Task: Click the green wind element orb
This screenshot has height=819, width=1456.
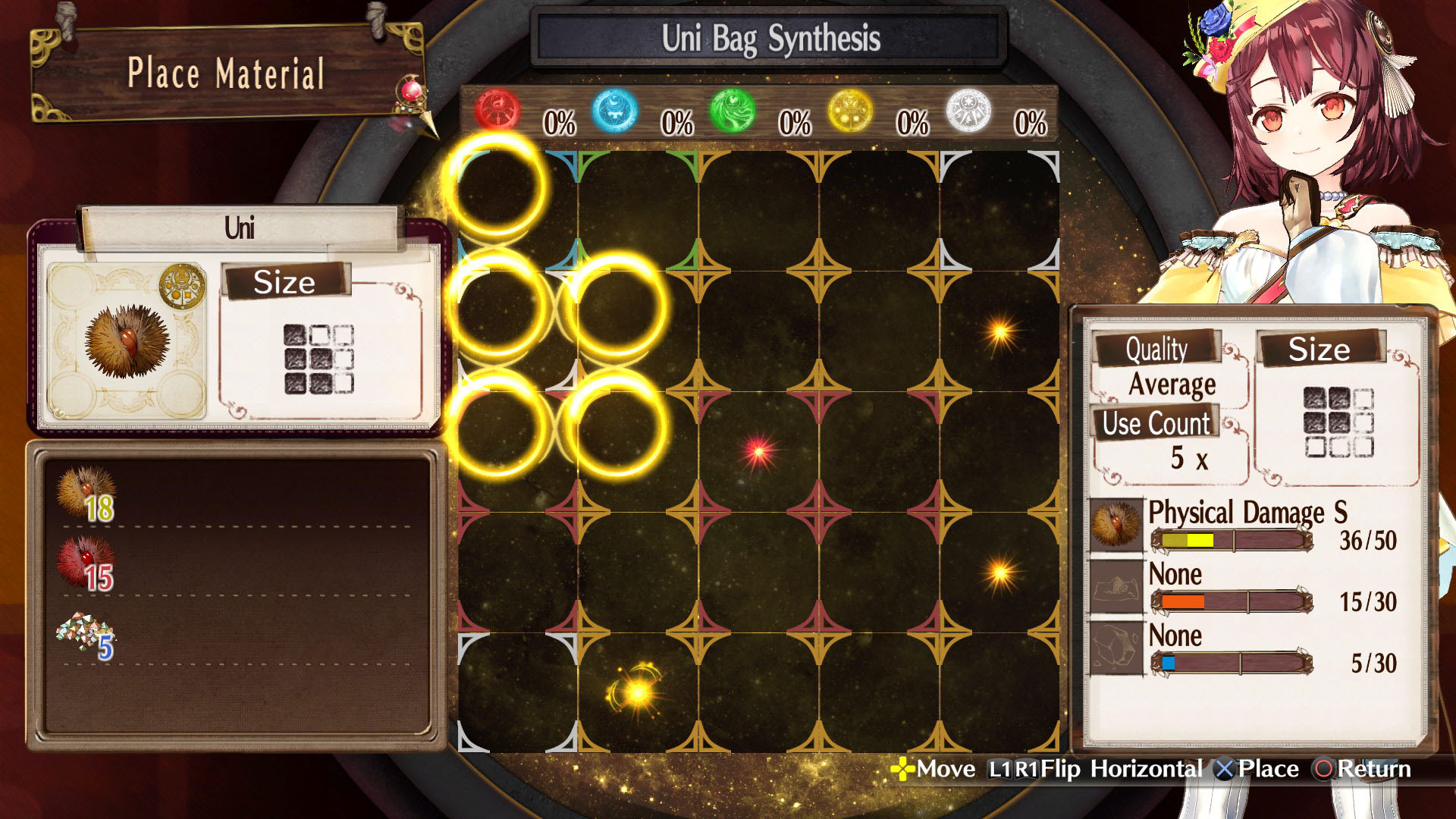Action: (x=732, y=111)
